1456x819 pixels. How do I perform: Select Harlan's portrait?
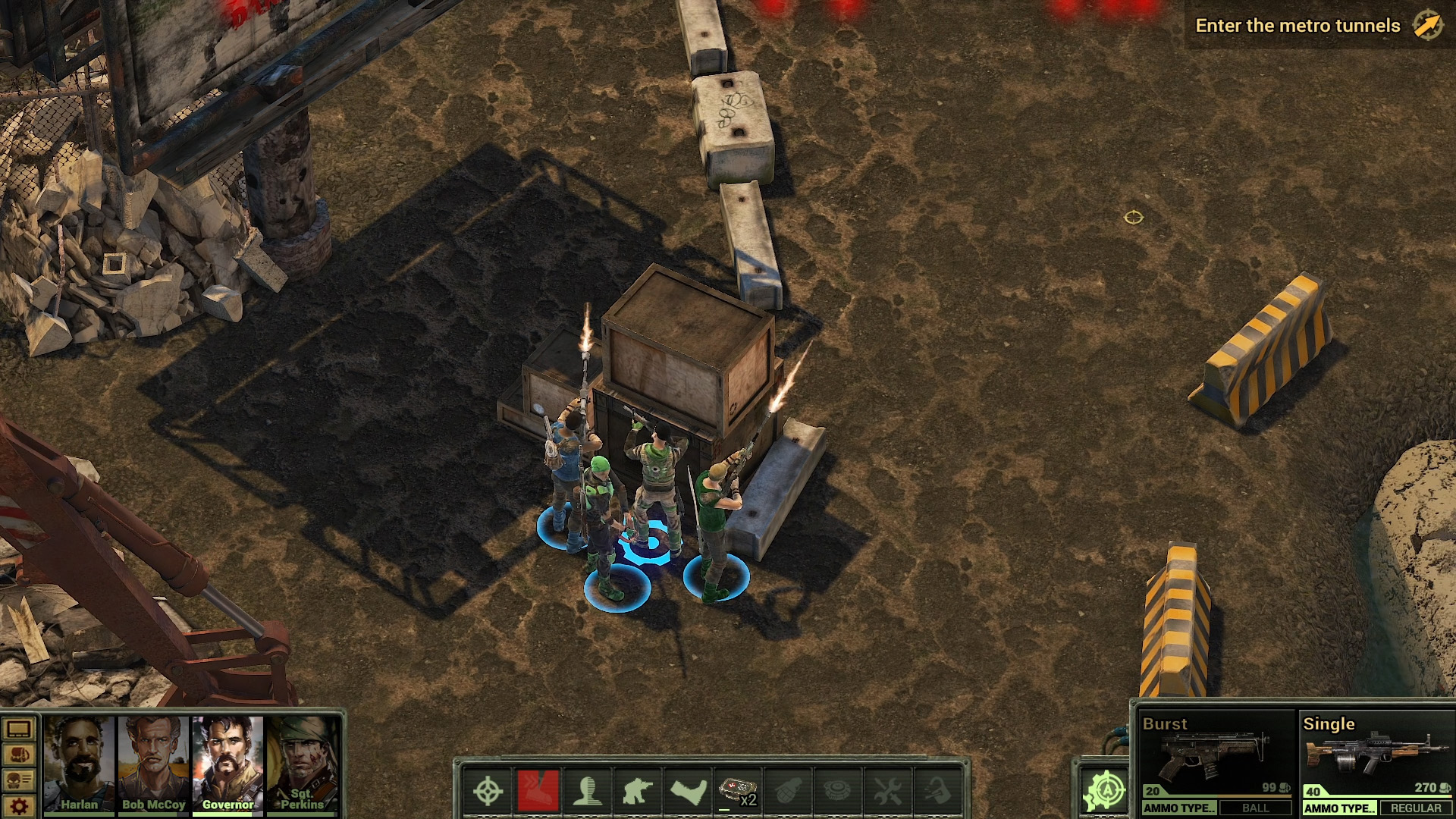(x=79, y=762)
